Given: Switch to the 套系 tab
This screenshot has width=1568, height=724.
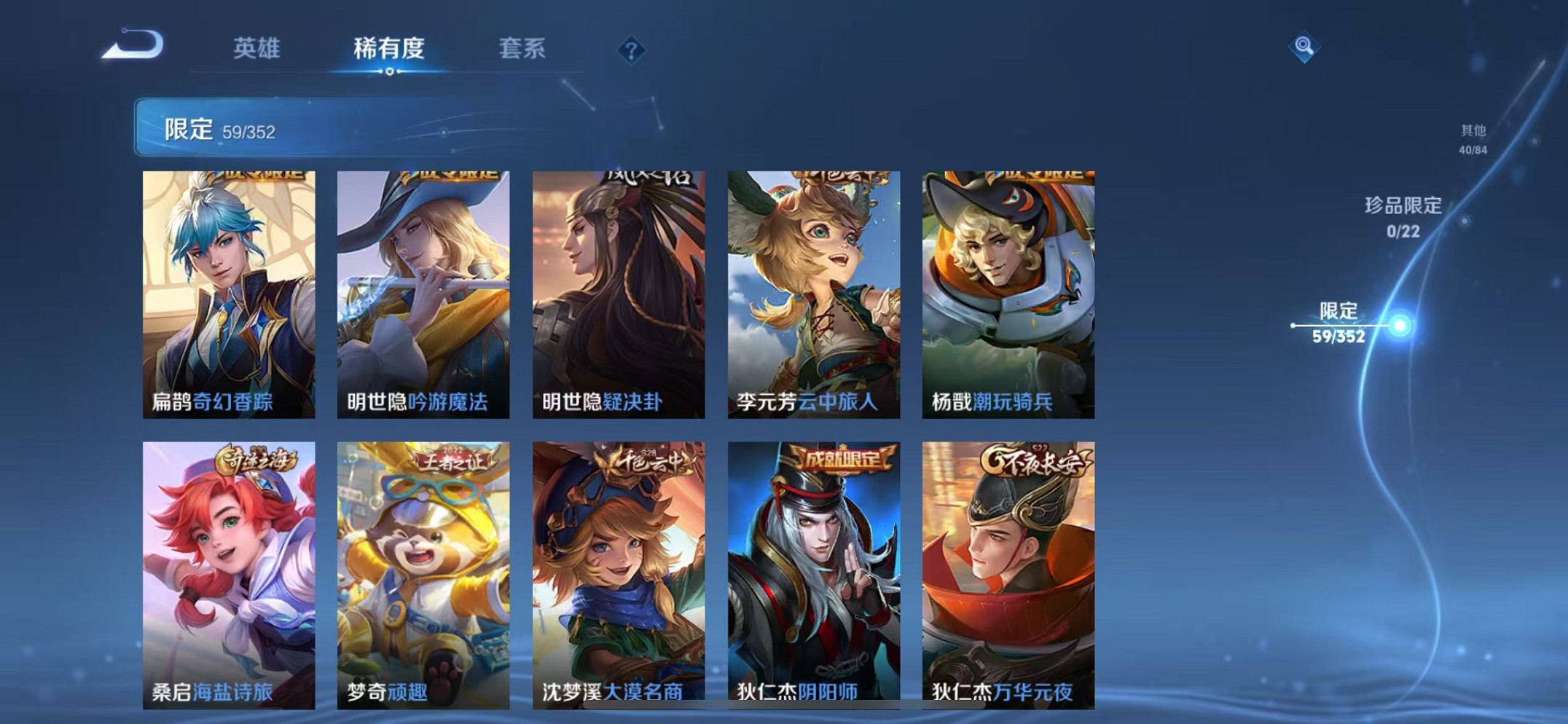Looking at the screenshot, I should [522, 47].
